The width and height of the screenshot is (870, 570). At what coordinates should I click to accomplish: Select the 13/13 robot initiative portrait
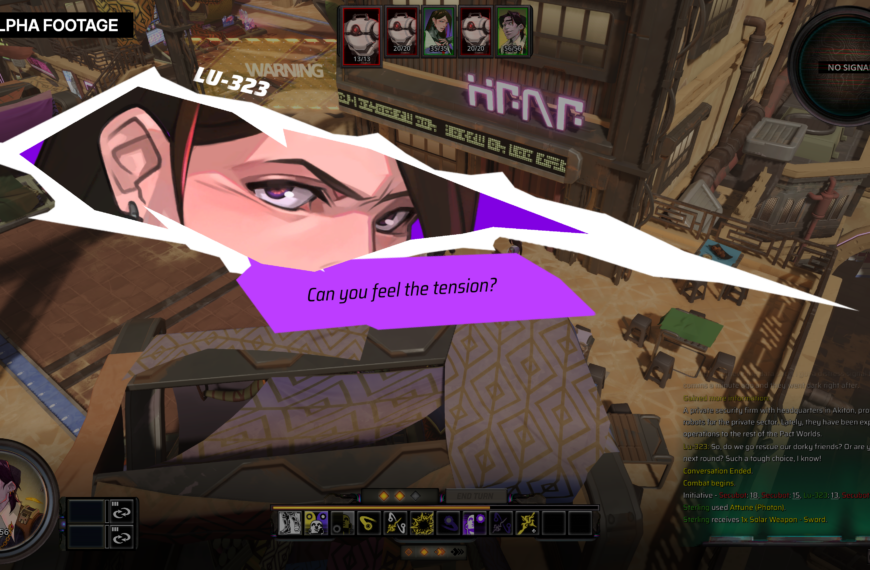(362, 31)
